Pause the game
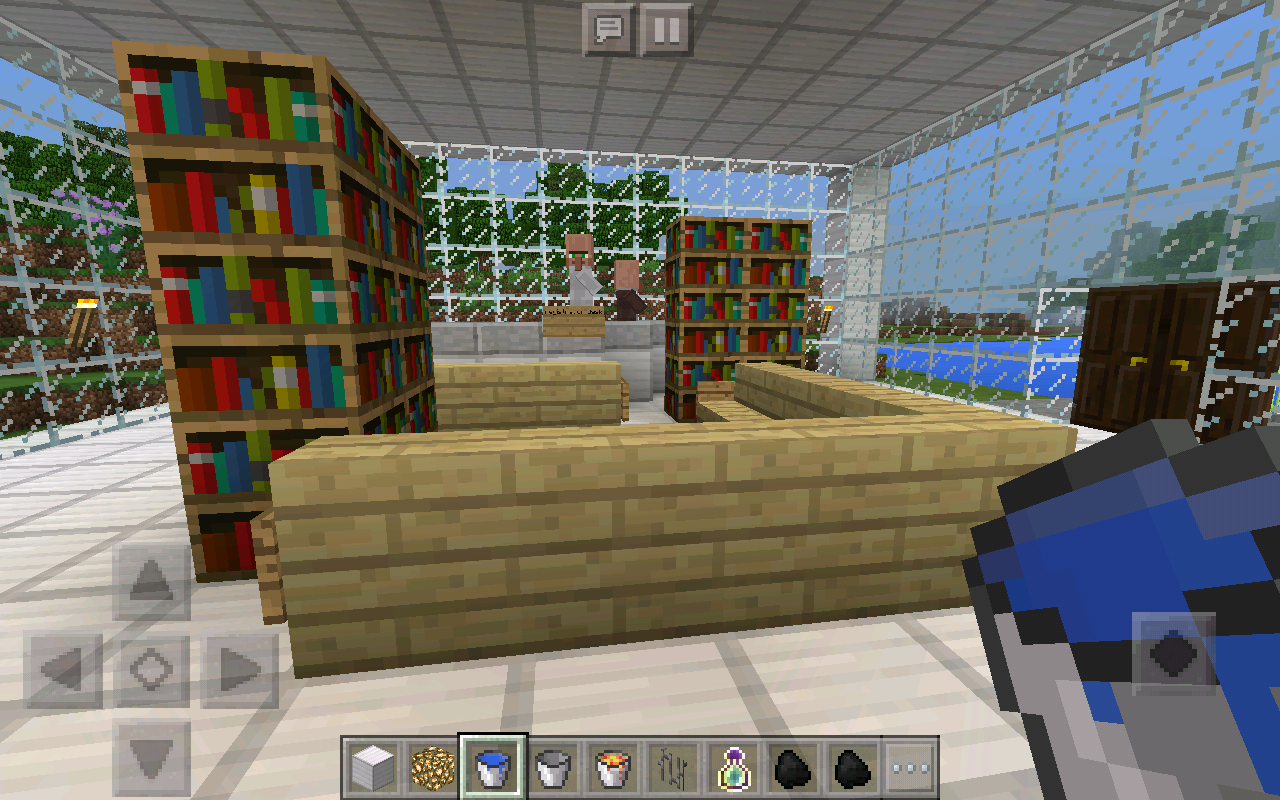1280x800 pixels. tap(666, 30)
